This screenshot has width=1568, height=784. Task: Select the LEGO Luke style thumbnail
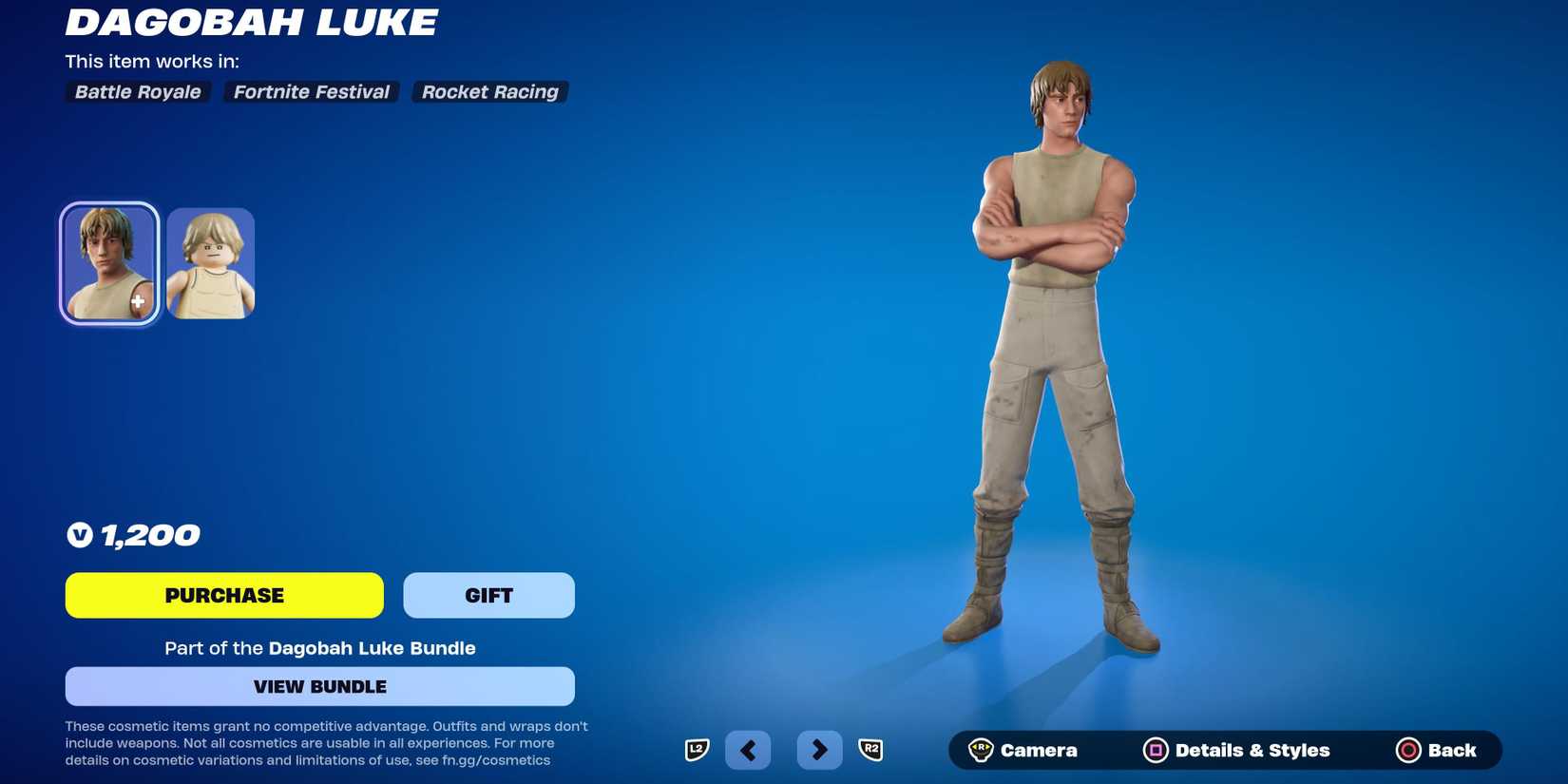pyautogui.click(x=209, y=262)
